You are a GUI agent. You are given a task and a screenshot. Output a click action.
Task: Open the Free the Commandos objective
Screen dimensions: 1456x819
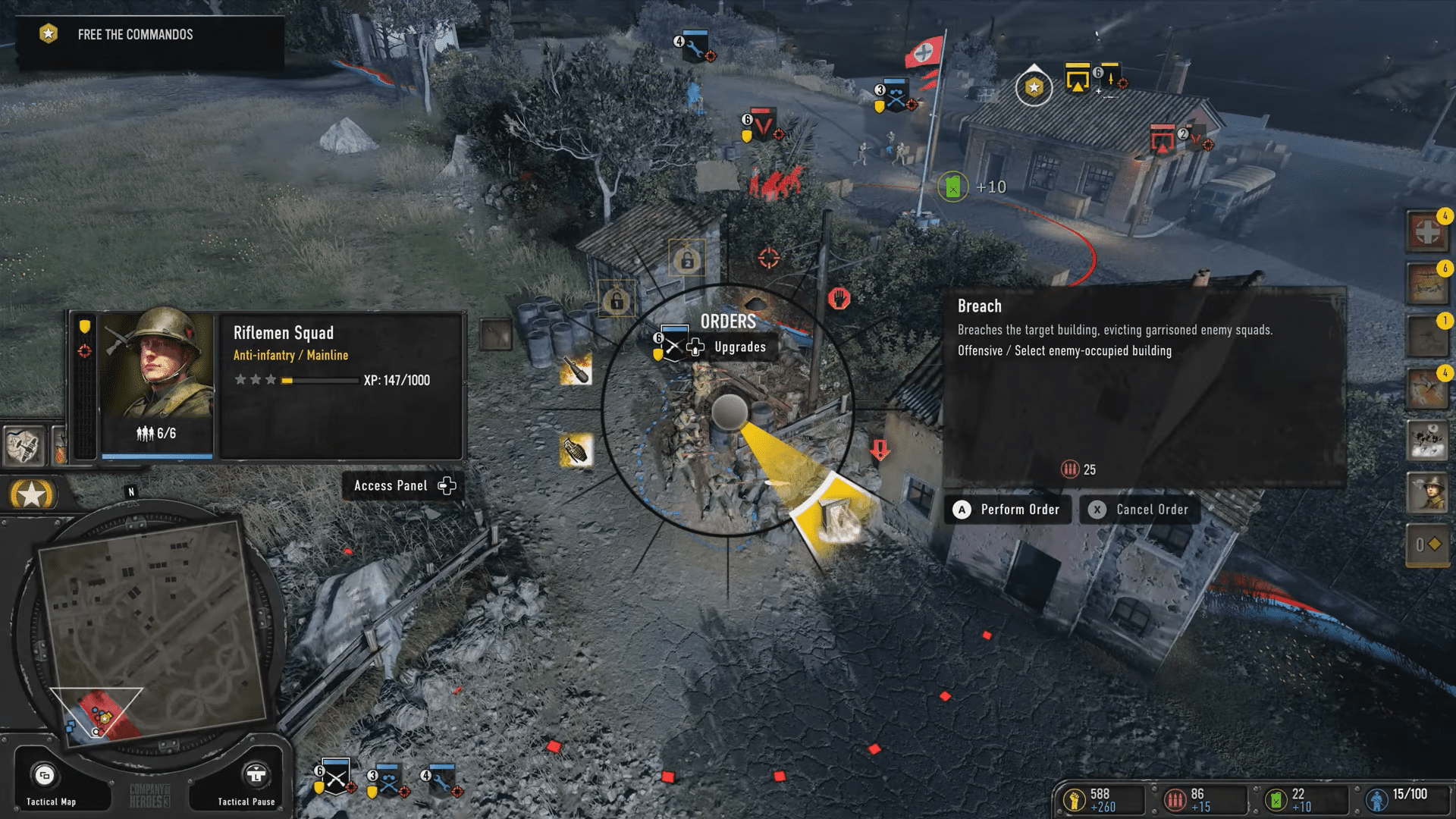point(135,35)
